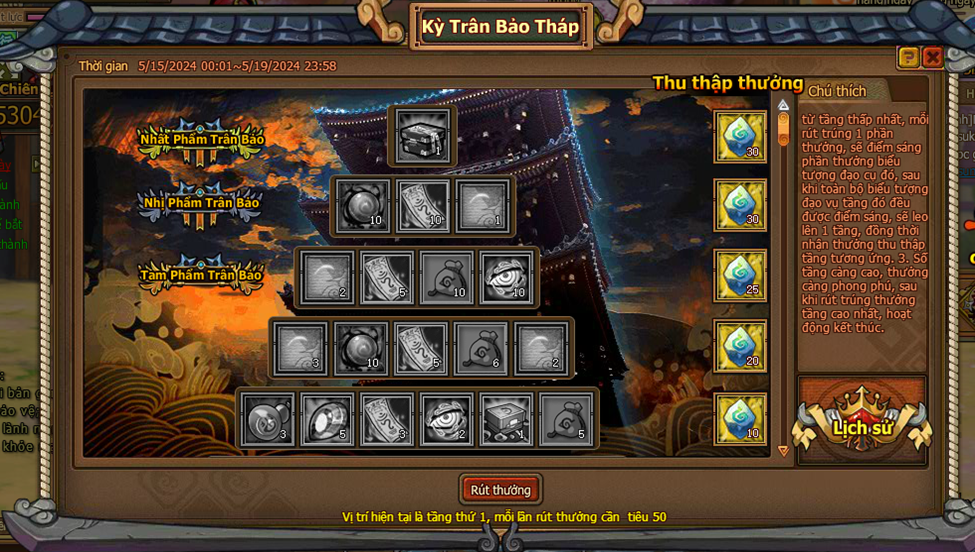Click the scroll-up arrow of the notes panel
Image resolution: width=975 pixels, height=552 pixels.
click(x=783, y=105)
